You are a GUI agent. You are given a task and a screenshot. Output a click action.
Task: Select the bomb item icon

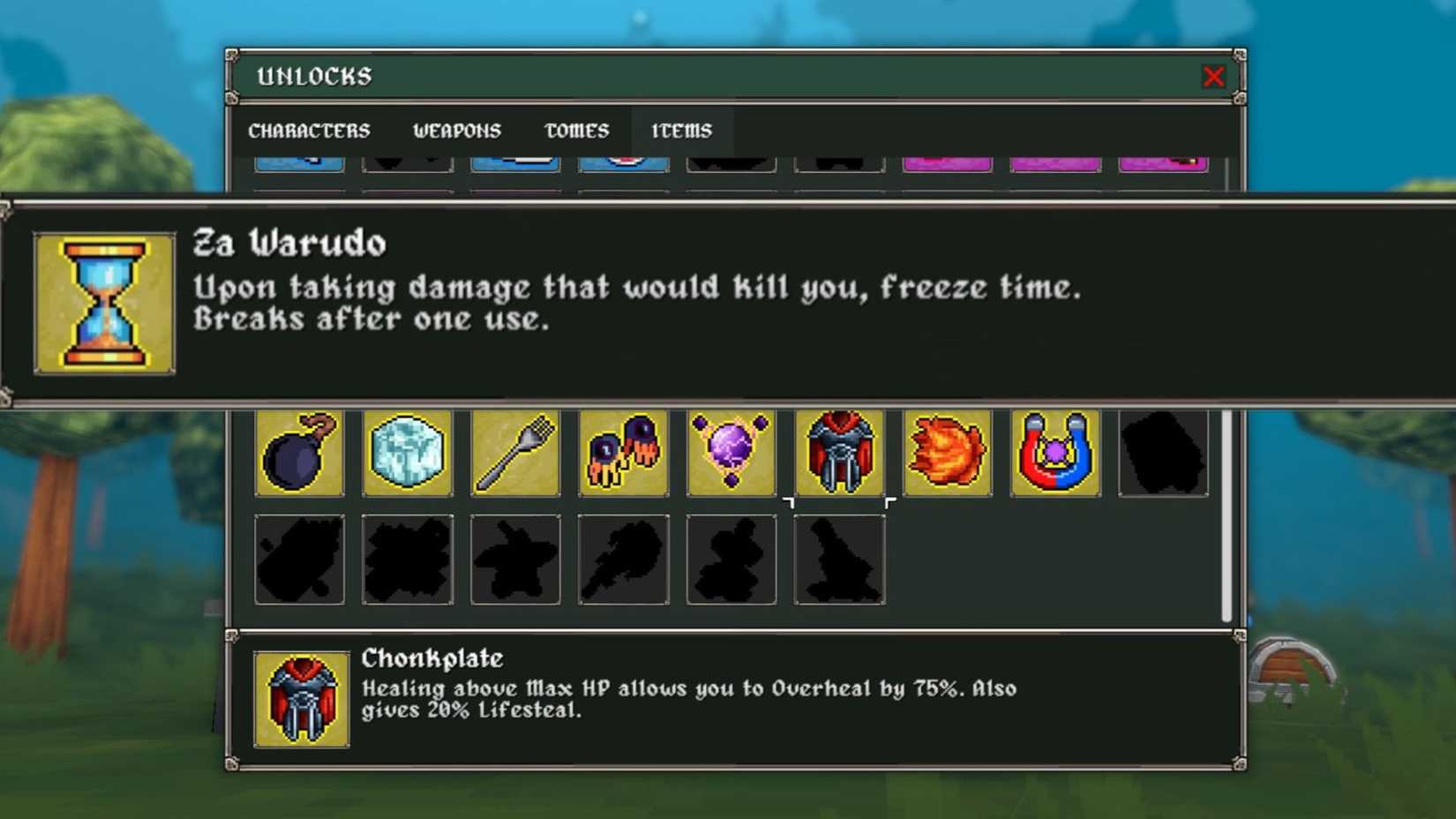tap(299, 454)
